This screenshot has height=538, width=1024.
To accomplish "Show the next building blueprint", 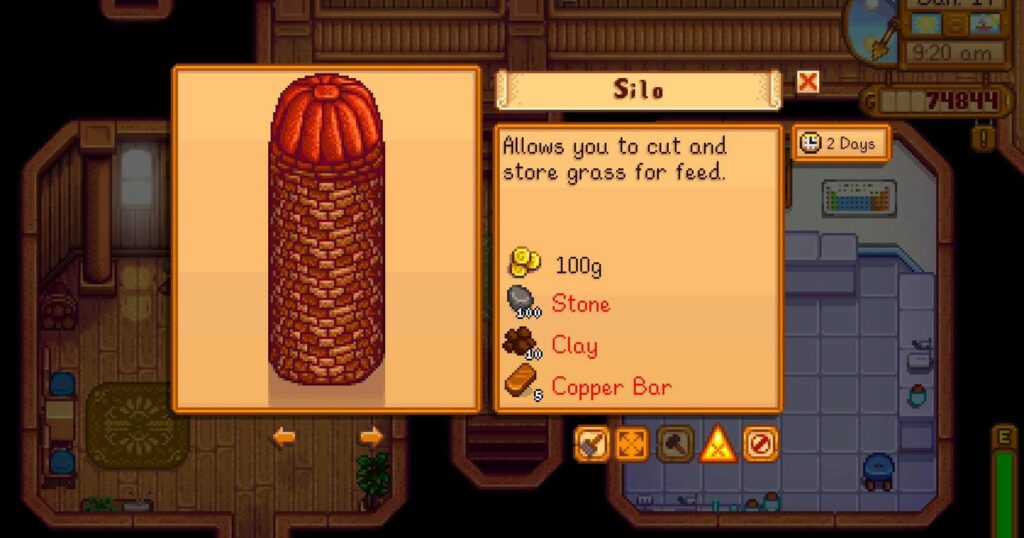I will coord(371,437).
